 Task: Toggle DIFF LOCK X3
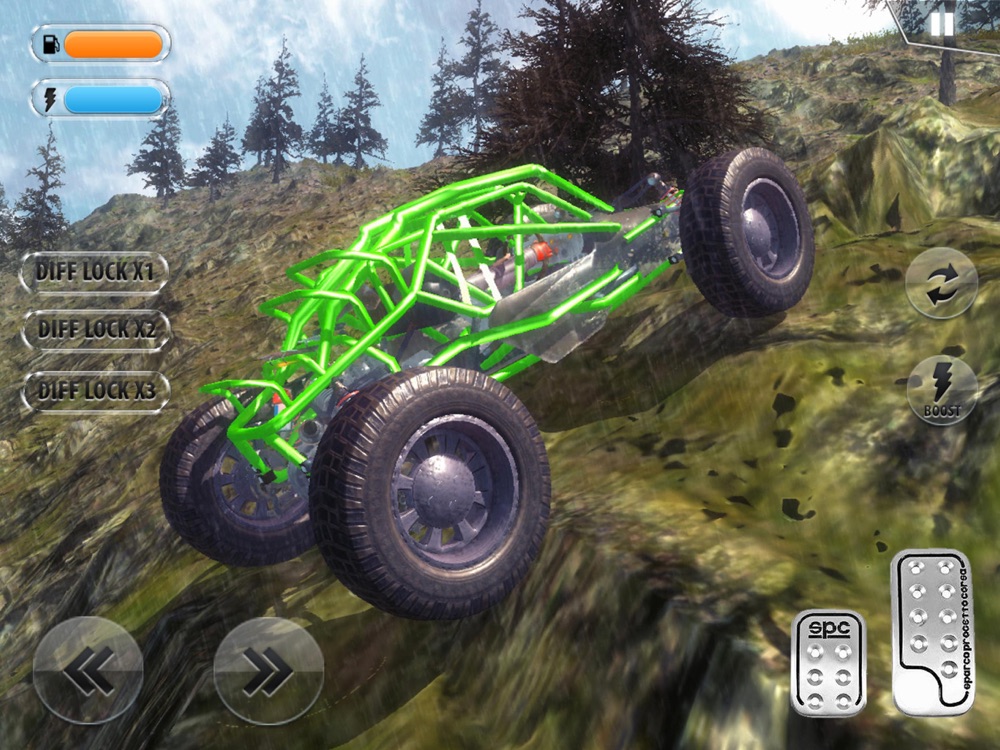pyautogui.click(x=95, y=391)
